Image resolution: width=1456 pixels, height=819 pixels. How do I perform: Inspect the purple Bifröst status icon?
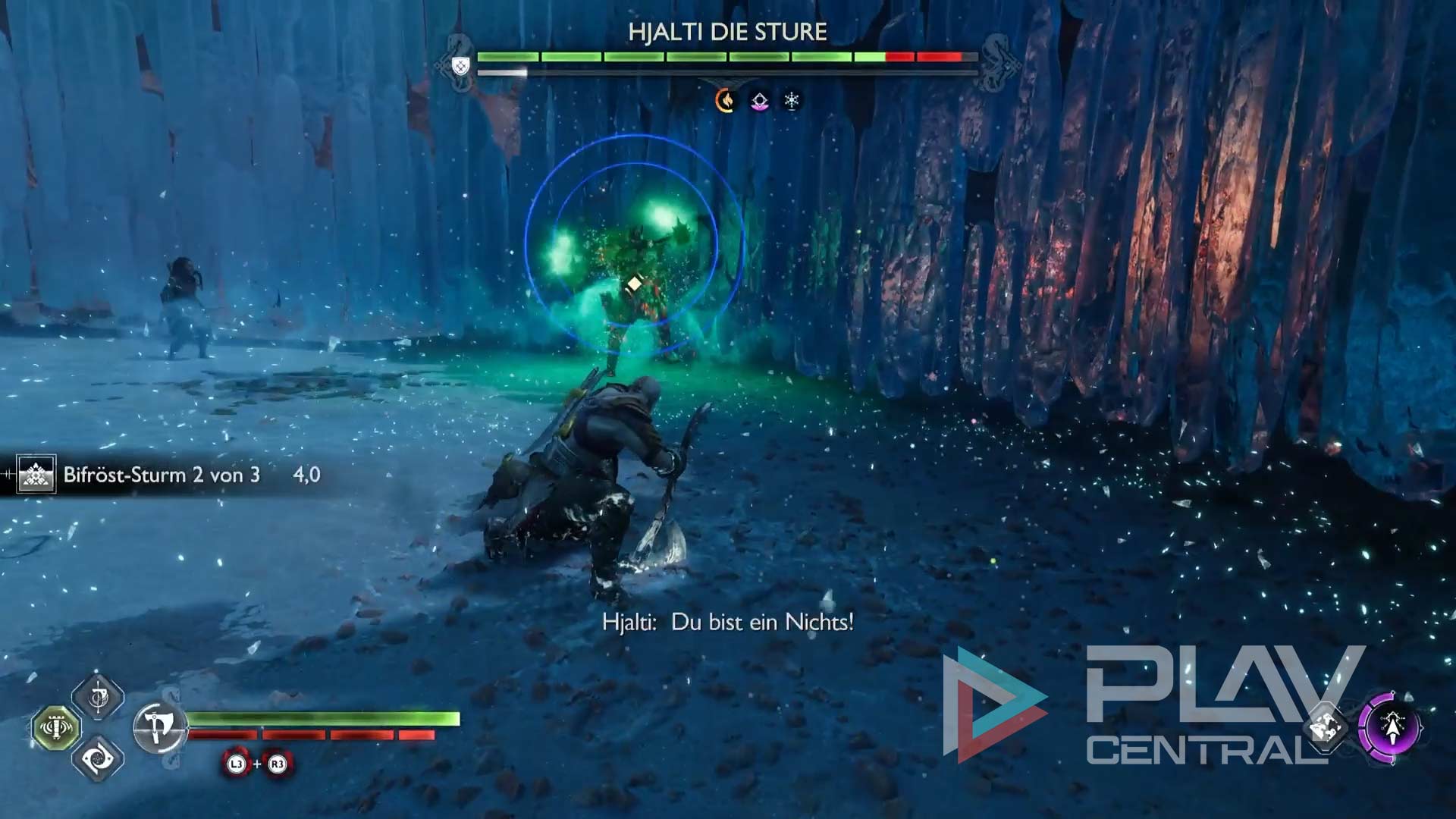[759, 101]
